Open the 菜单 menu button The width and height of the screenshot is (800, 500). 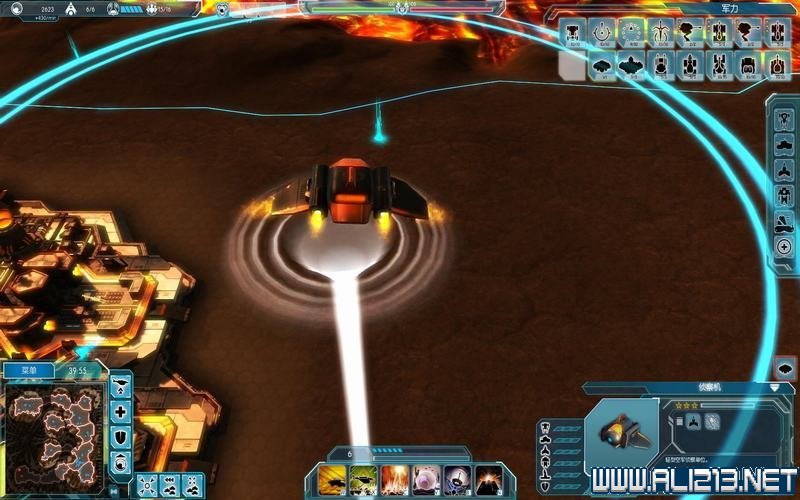[25, 371]
